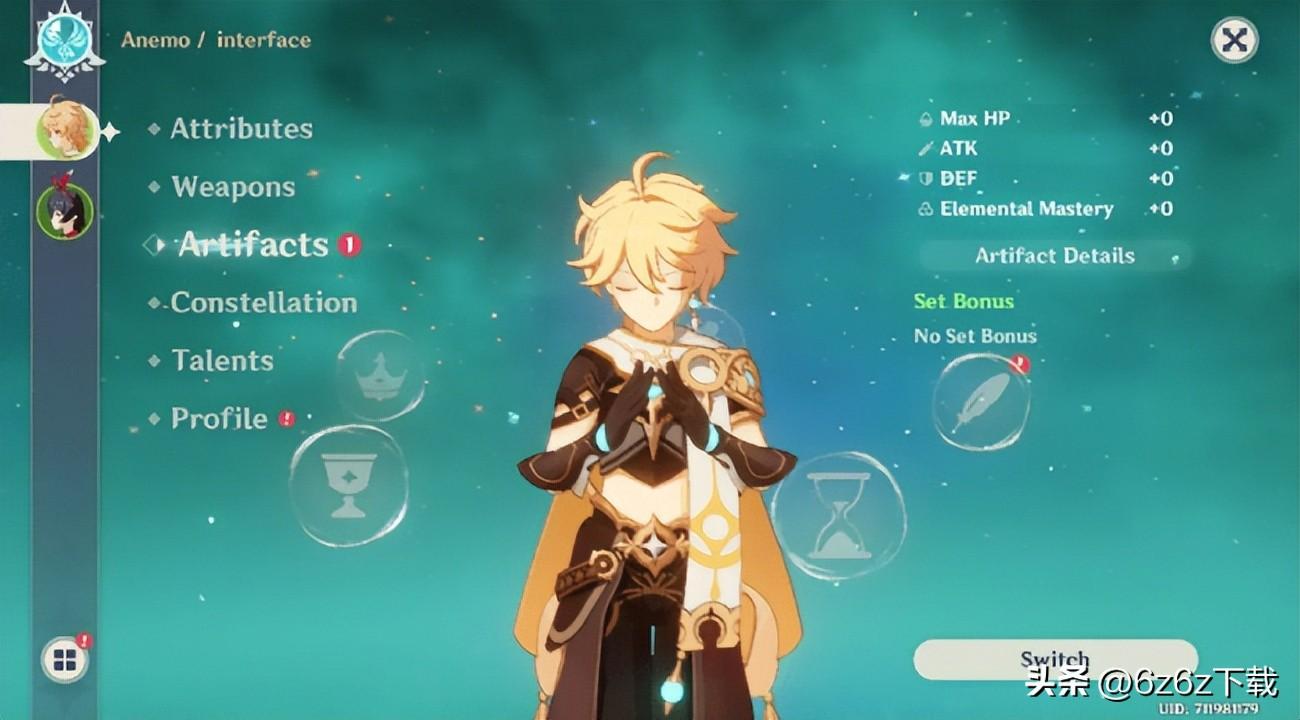This screenshot has width=1300, height=720.
Task: Open the character Profile entry
Action: [219, 418]
